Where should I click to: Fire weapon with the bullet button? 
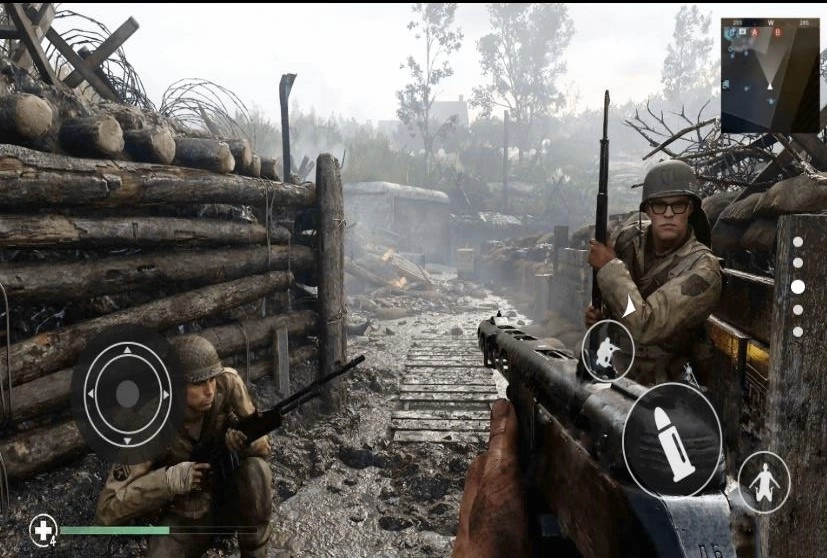(672, 440)
